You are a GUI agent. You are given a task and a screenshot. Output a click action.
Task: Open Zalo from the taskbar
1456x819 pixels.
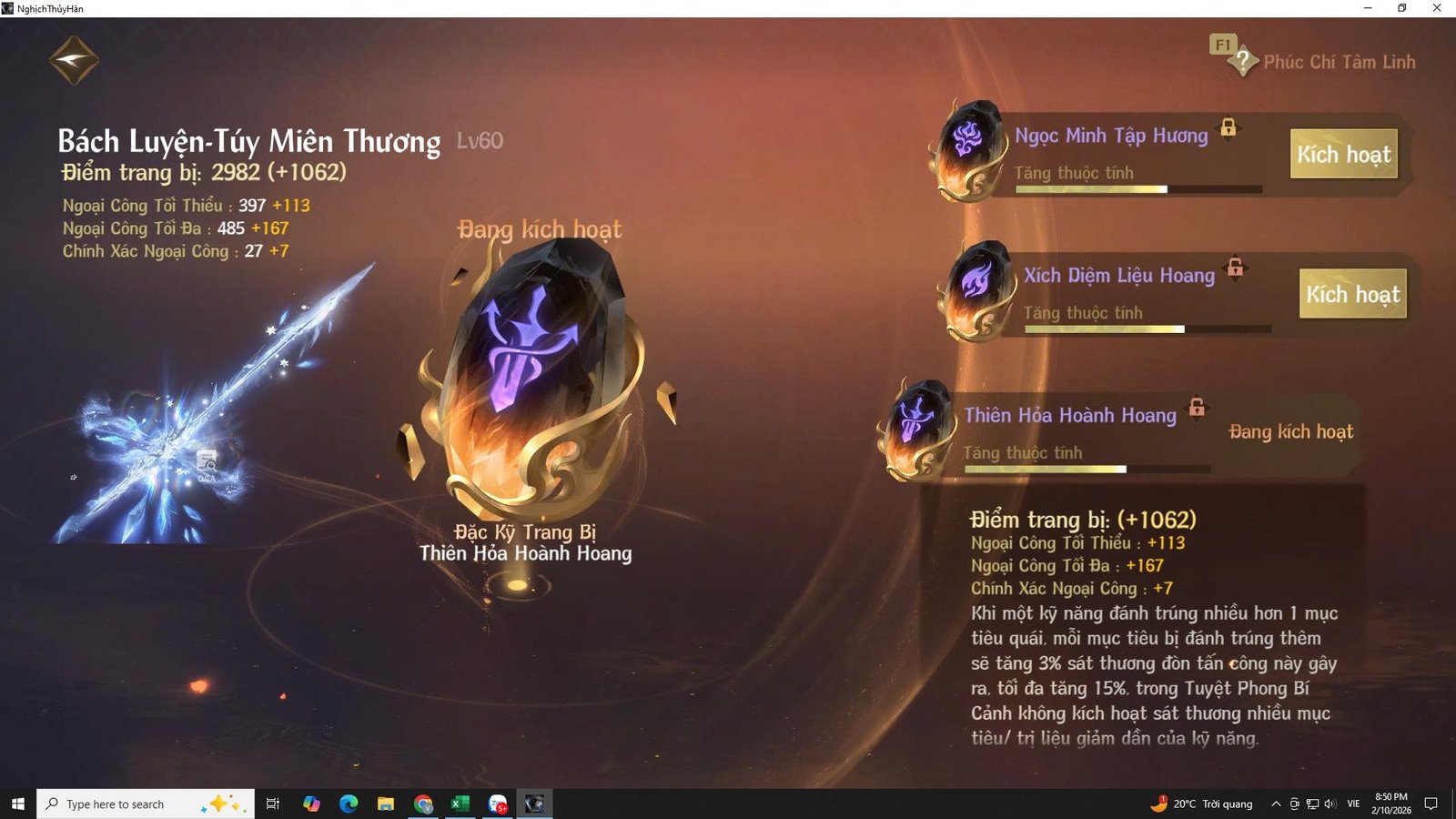[497, 804]
